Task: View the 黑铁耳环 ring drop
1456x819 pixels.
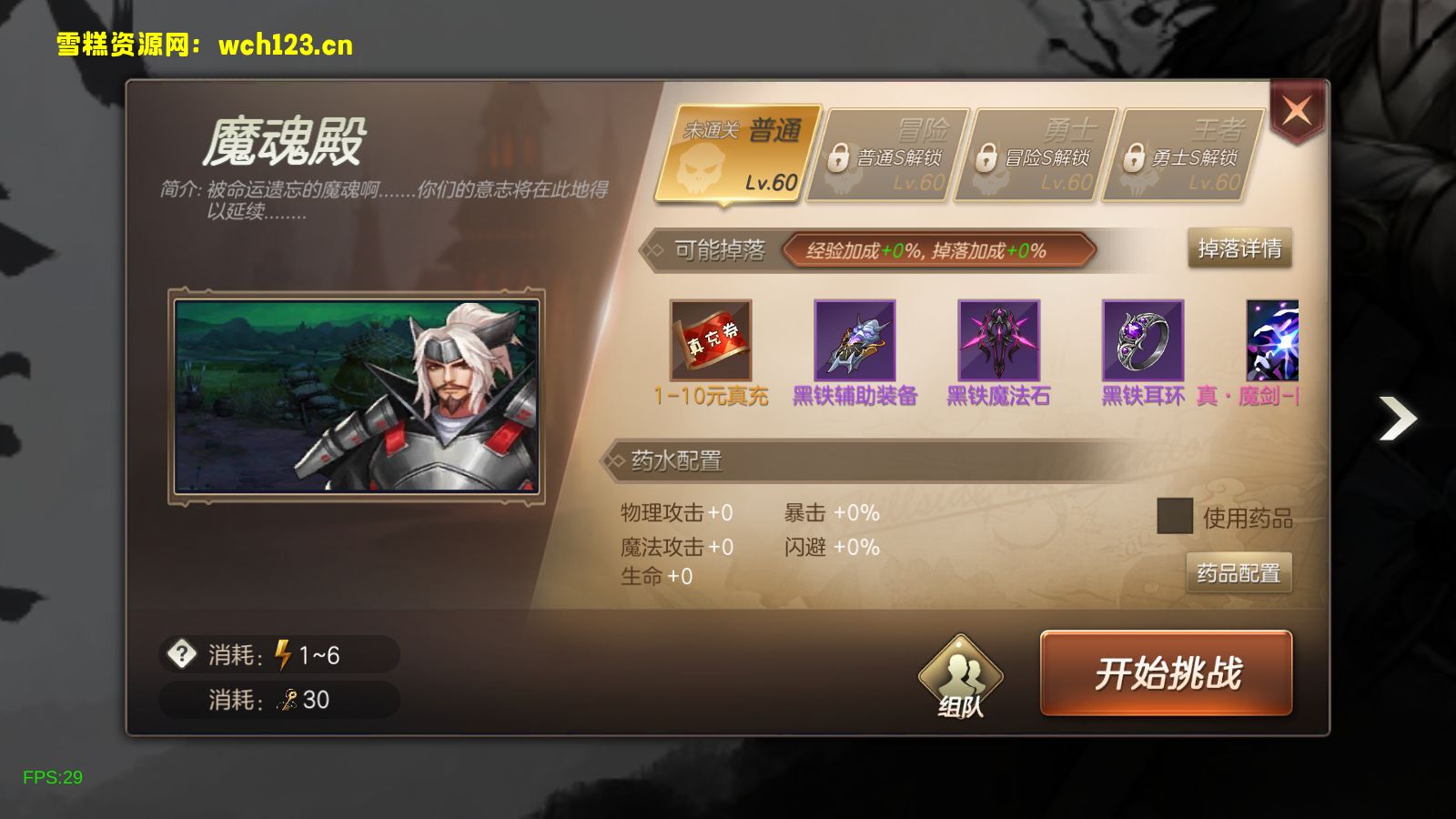Action: pyautogui.click(x=1142, y=340)
